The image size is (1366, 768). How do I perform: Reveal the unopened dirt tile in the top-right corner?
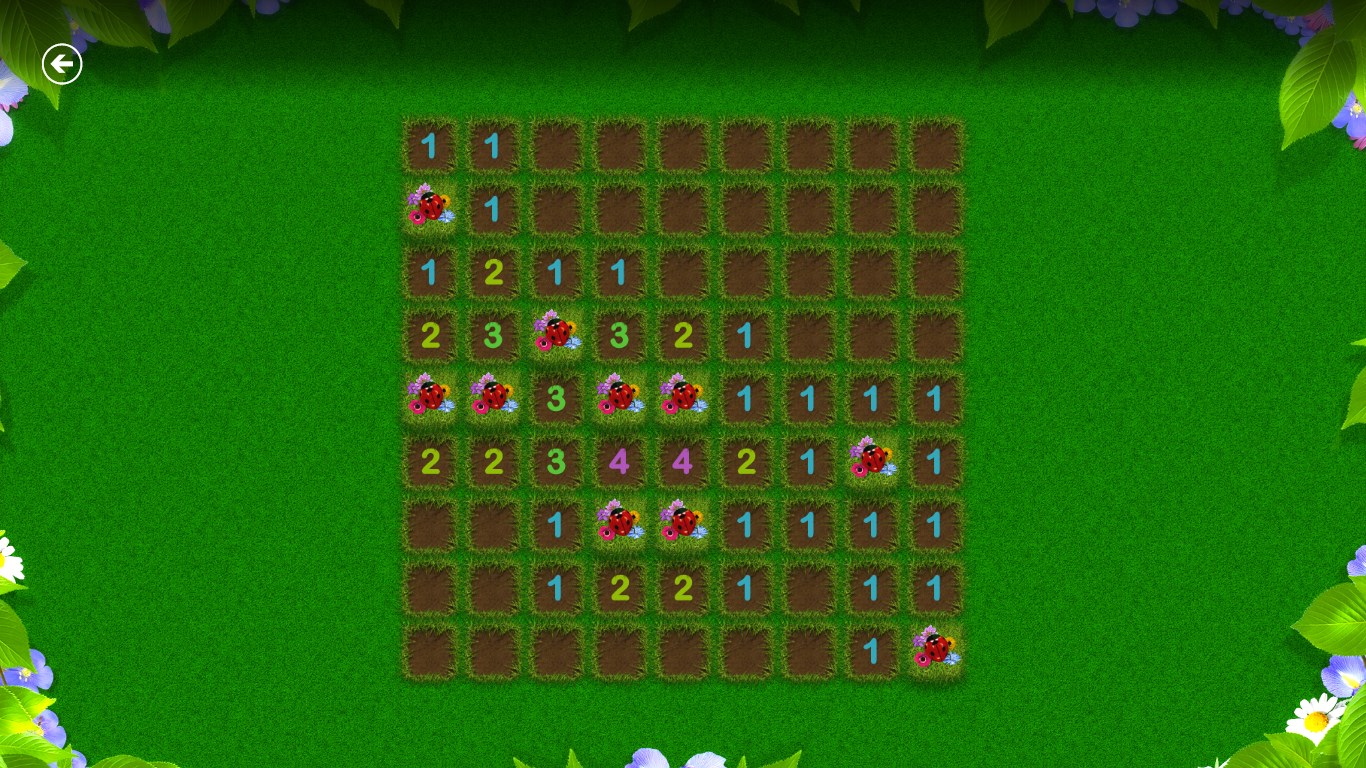tap(934, 144)
